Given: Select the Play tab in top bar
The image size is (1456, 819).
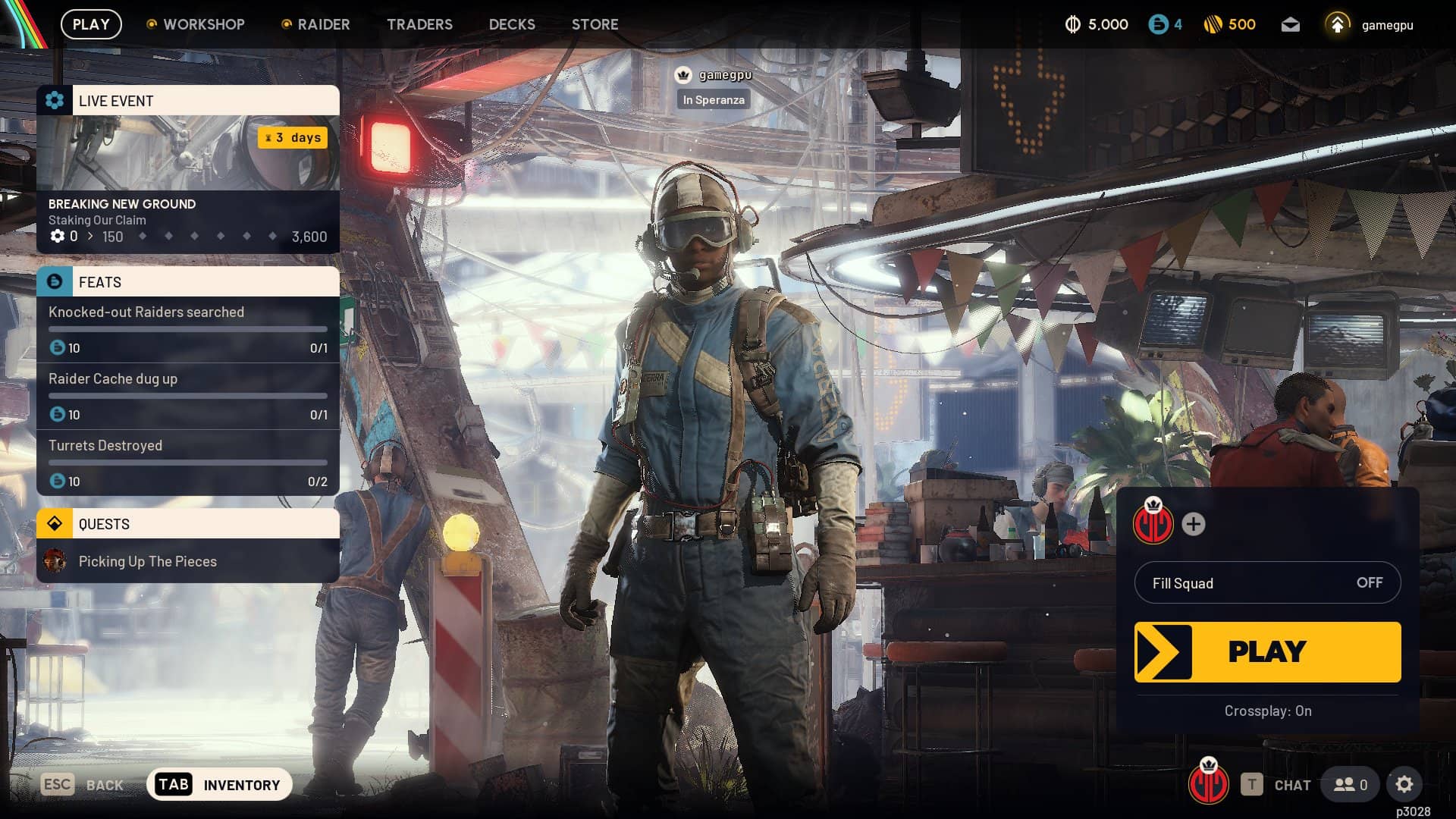Looking at the screenshot, I should (x=91, y=24).
